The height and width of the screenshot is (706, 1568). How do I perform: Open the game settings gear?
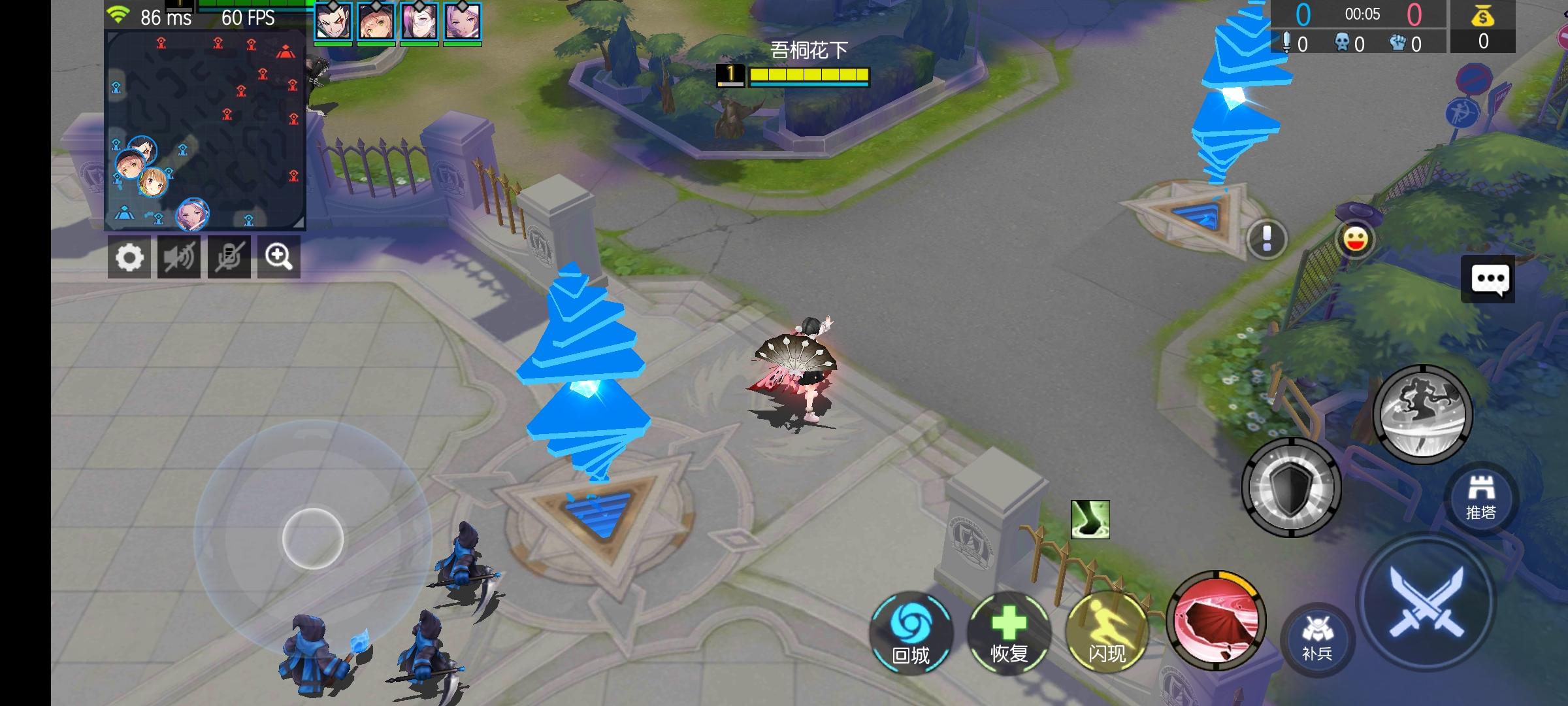pyautogui.click(x=130, y=257)
